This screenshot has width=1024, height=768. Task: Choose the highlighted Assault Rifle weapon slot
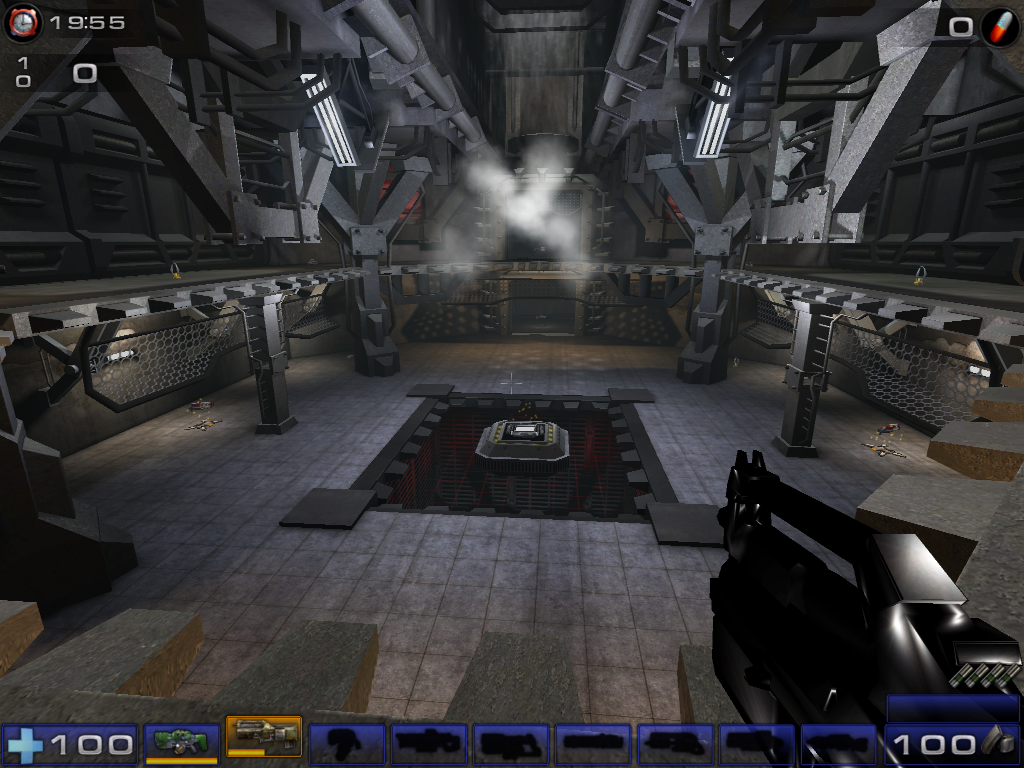(264, 739)
